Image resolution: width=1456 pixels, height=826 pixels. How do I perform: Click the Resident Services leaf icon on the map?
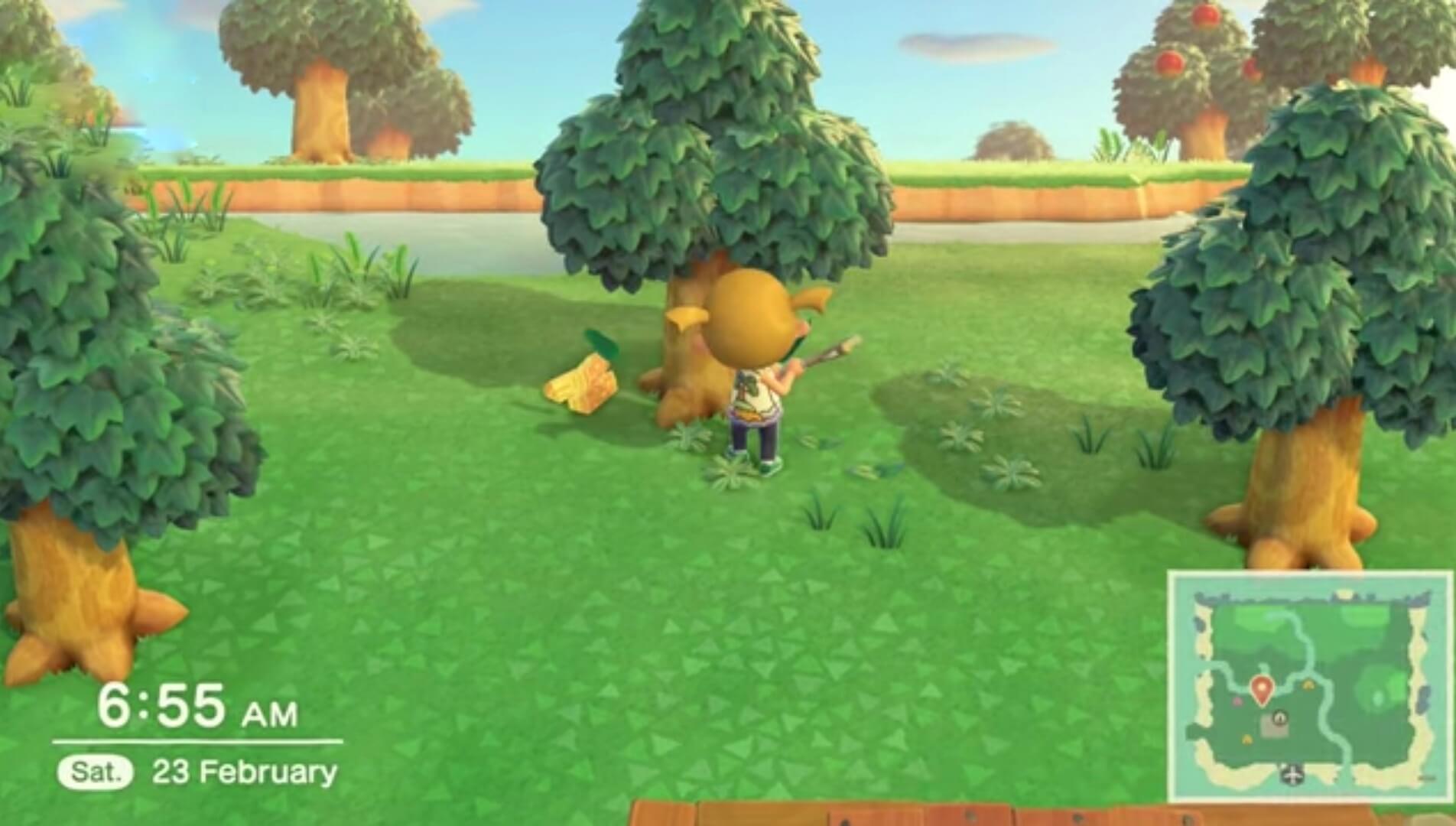pos(1280,717)
